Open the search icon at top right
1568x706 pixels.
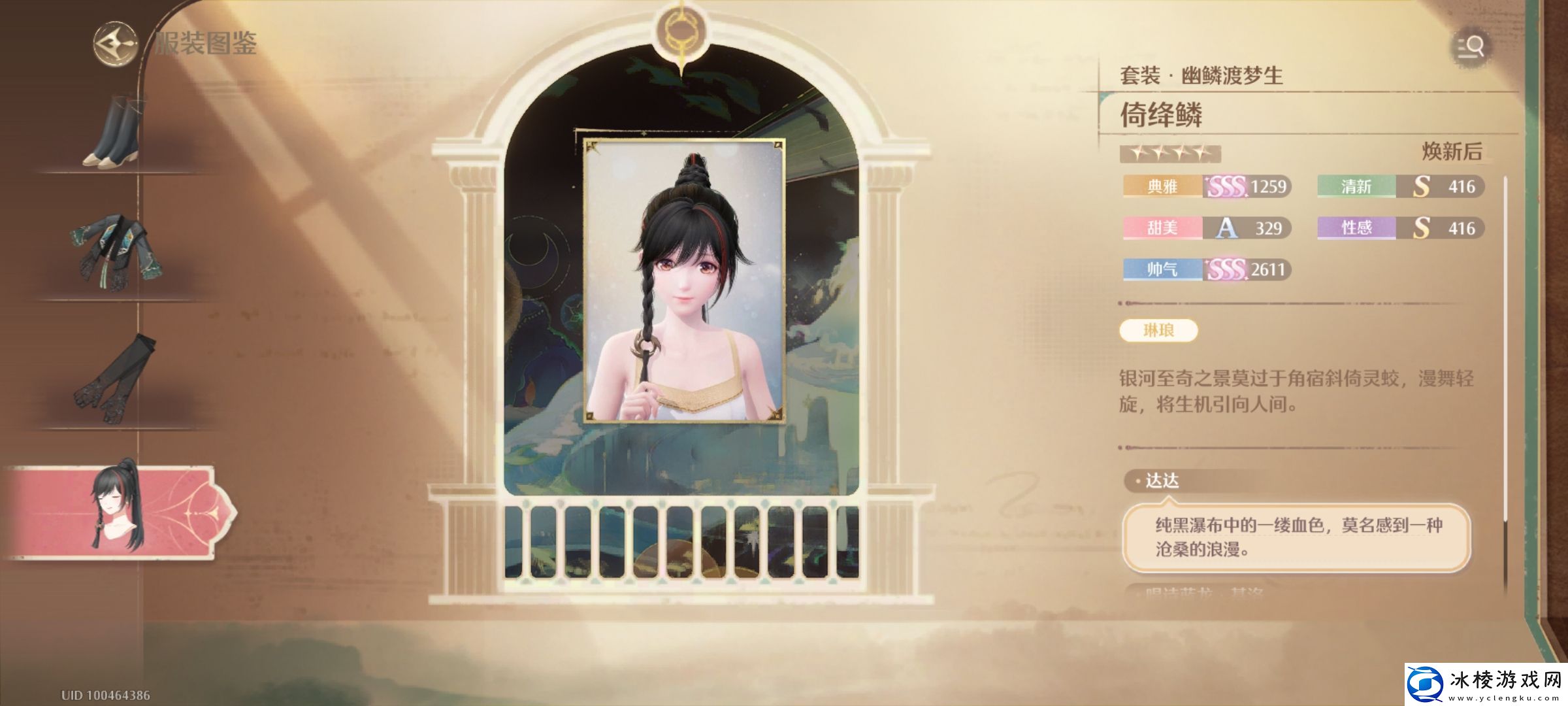(1471, 48)
